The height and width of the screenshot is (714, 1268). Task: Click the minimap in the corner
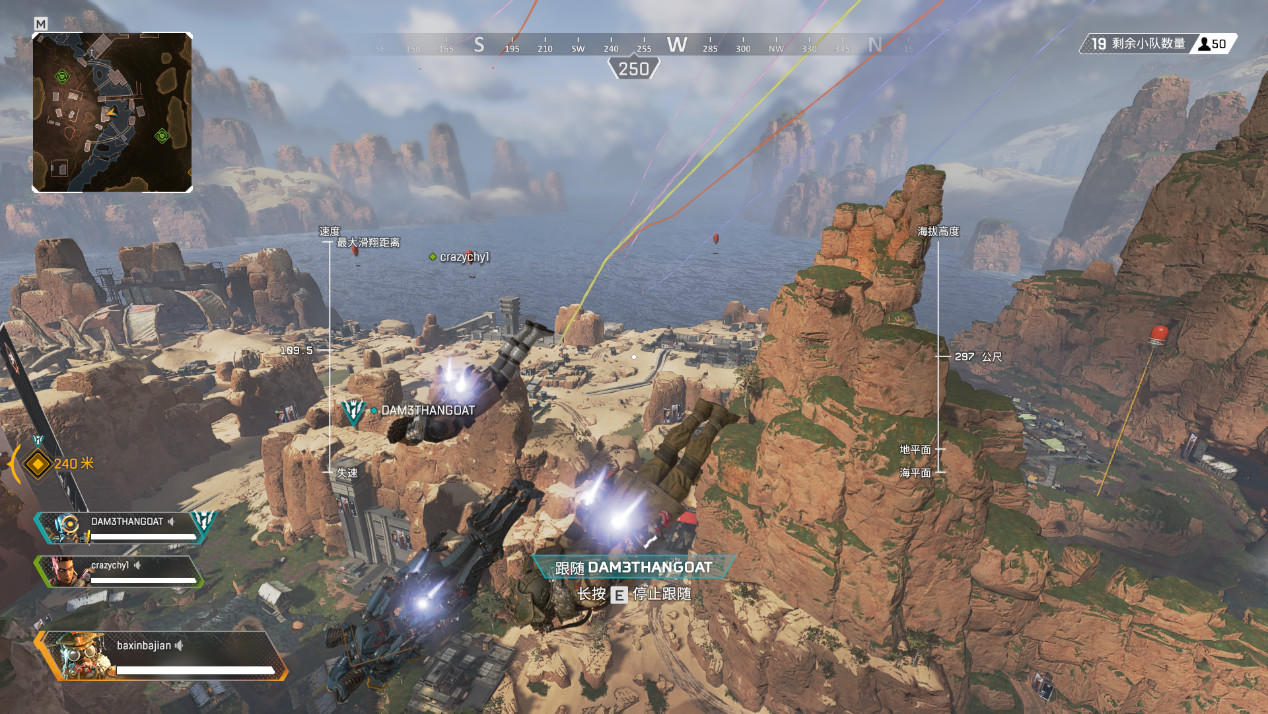coord(112,112)
